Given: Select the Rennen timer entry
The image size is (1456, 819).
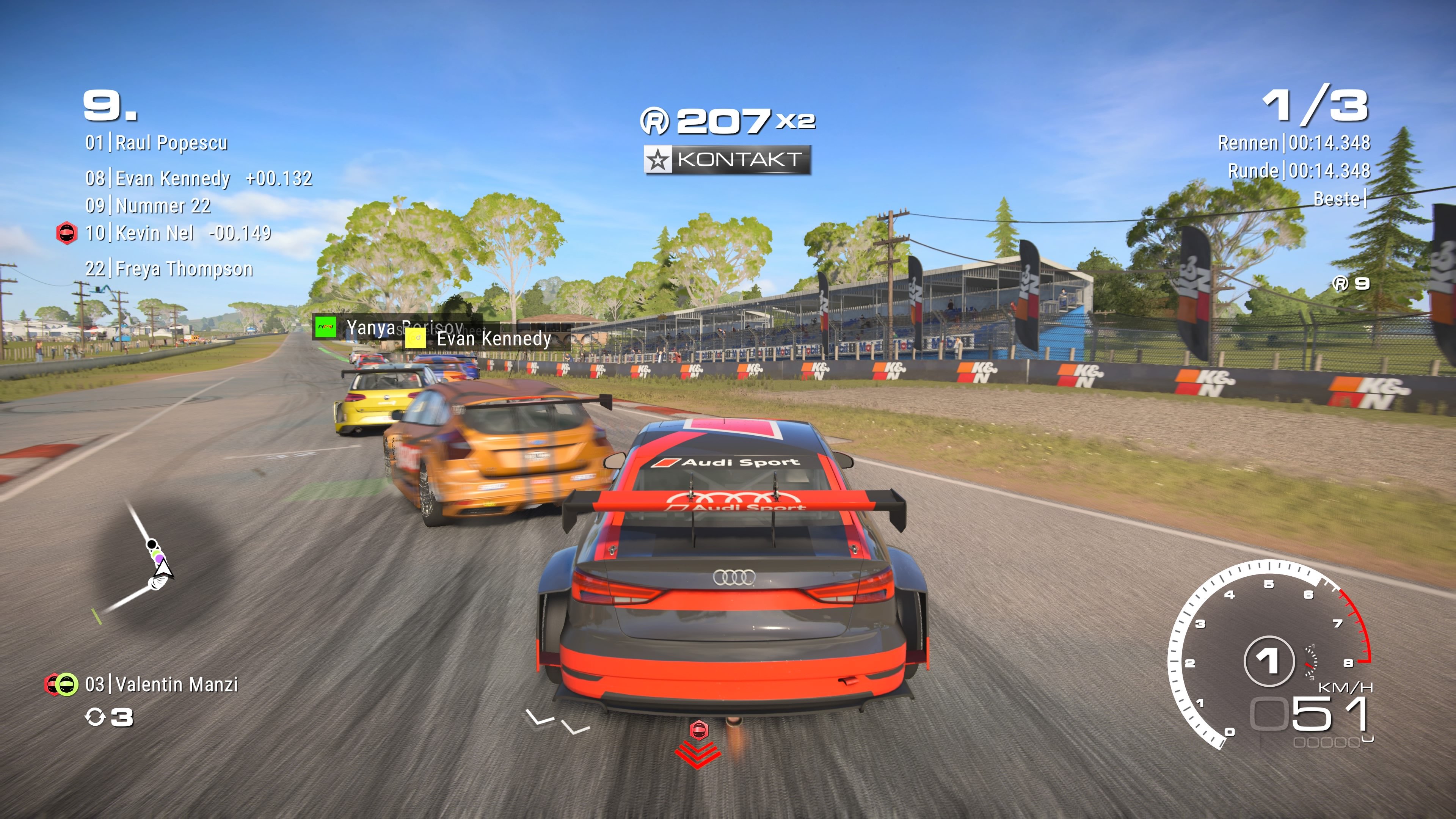Looking at the screenshot, I should (x=1294, y=143).
